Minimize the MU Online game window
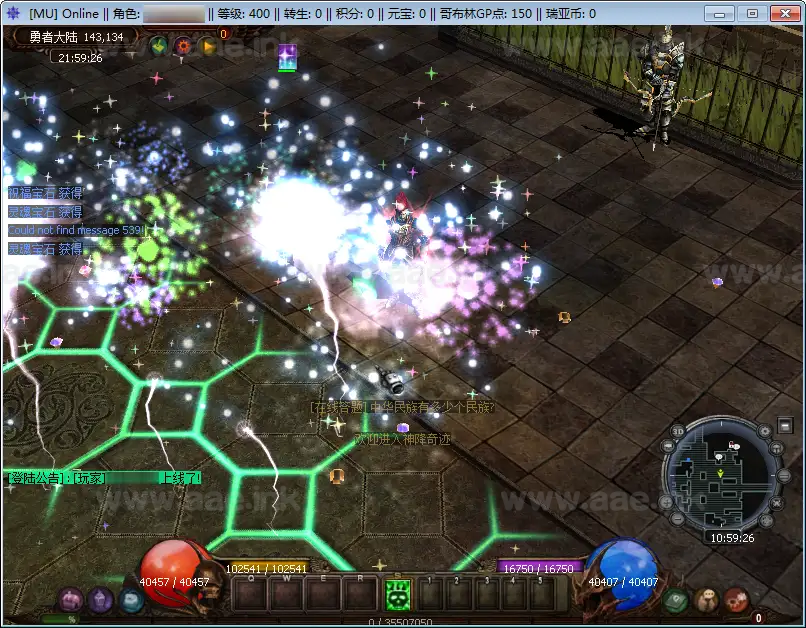806x628 pixels. pyautogui.click(x=721, y=13)
